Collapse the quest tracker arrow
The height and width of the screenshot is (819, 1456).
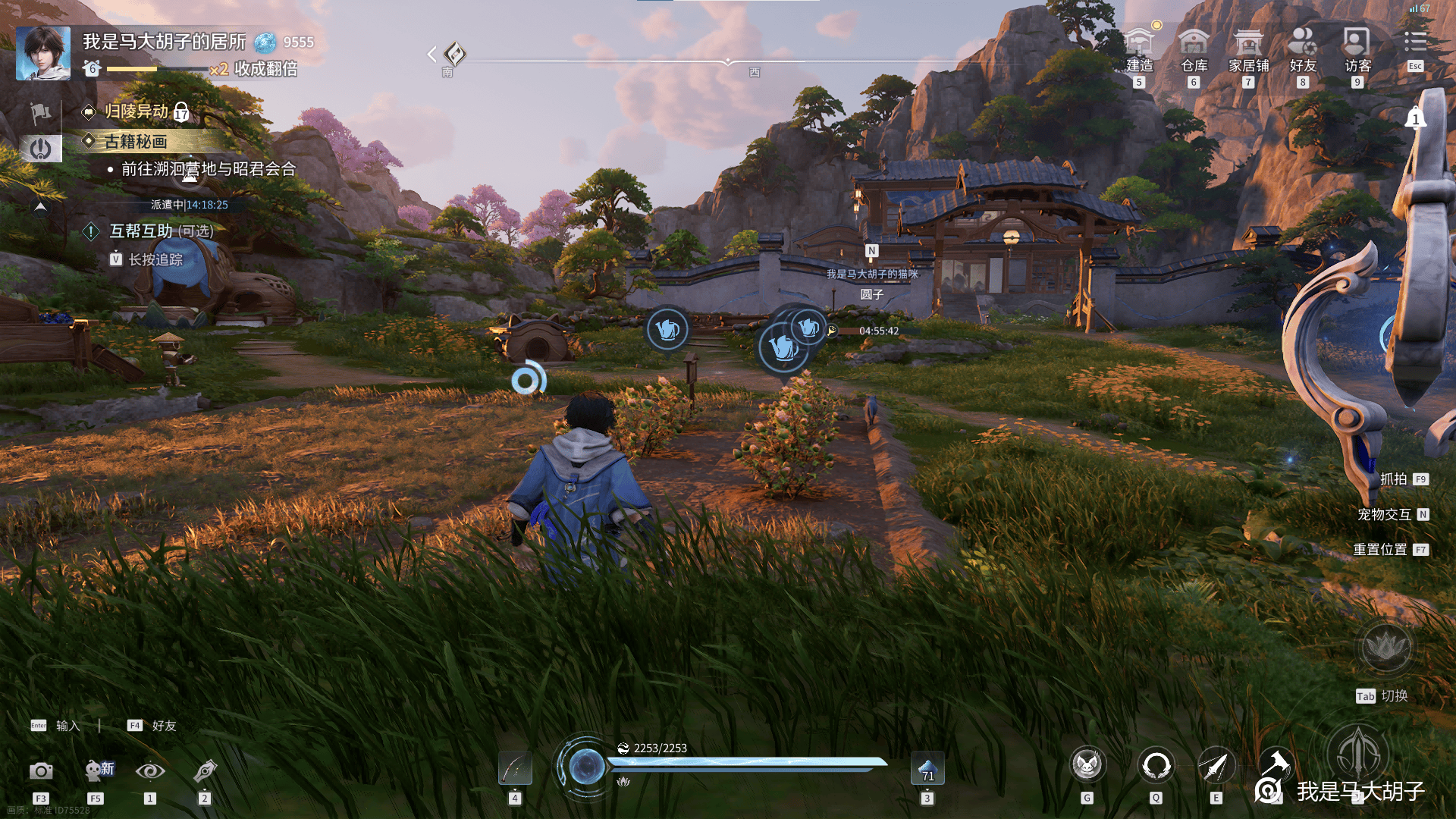[x=40, y=206]
